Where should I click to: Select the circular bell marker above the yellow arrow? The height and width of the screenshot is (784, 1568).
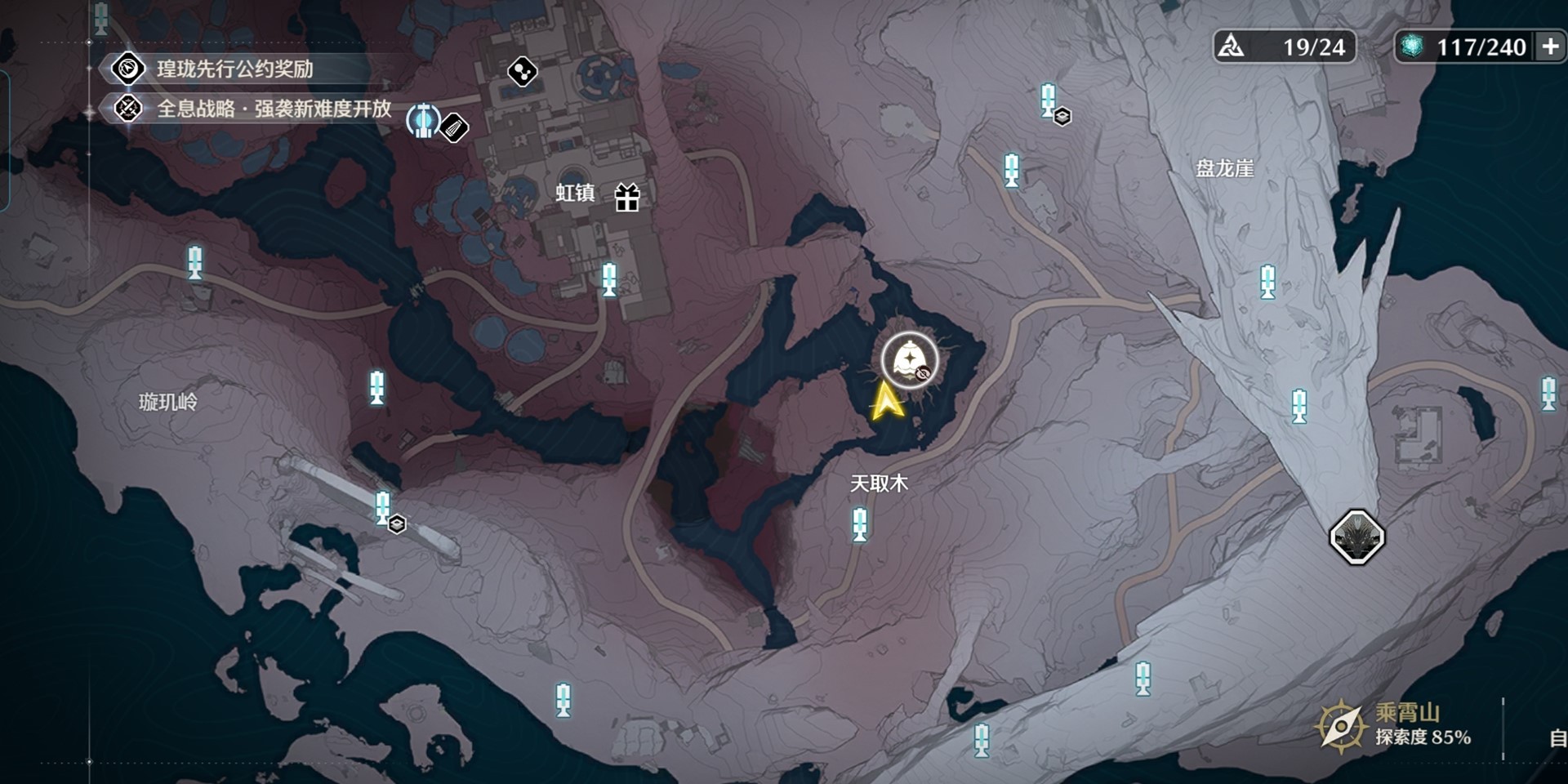pyautogui.click(x=909, y=360)
